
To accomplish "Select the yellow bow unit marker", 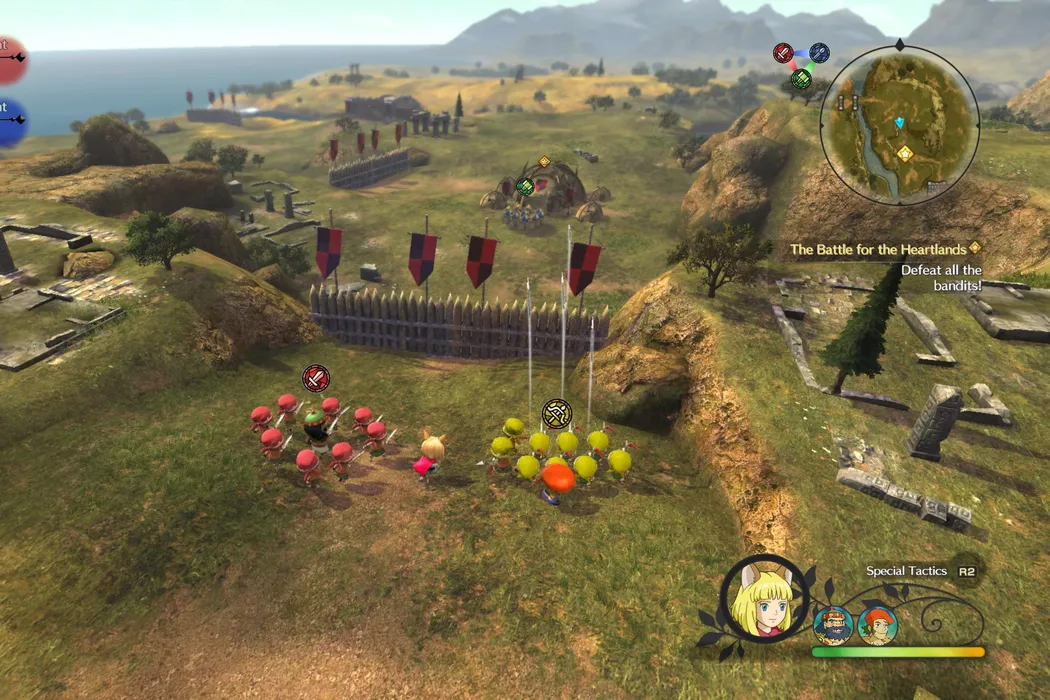I will point(556,412).
